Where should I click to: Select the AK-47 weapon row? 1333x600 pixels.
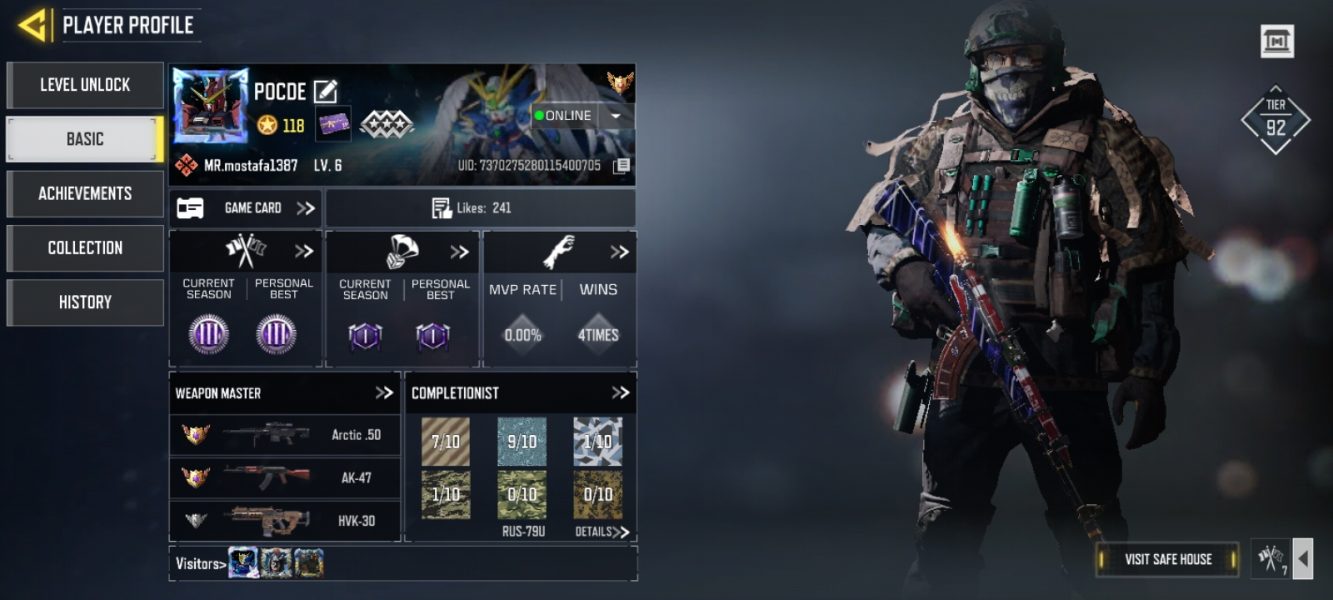285,478
